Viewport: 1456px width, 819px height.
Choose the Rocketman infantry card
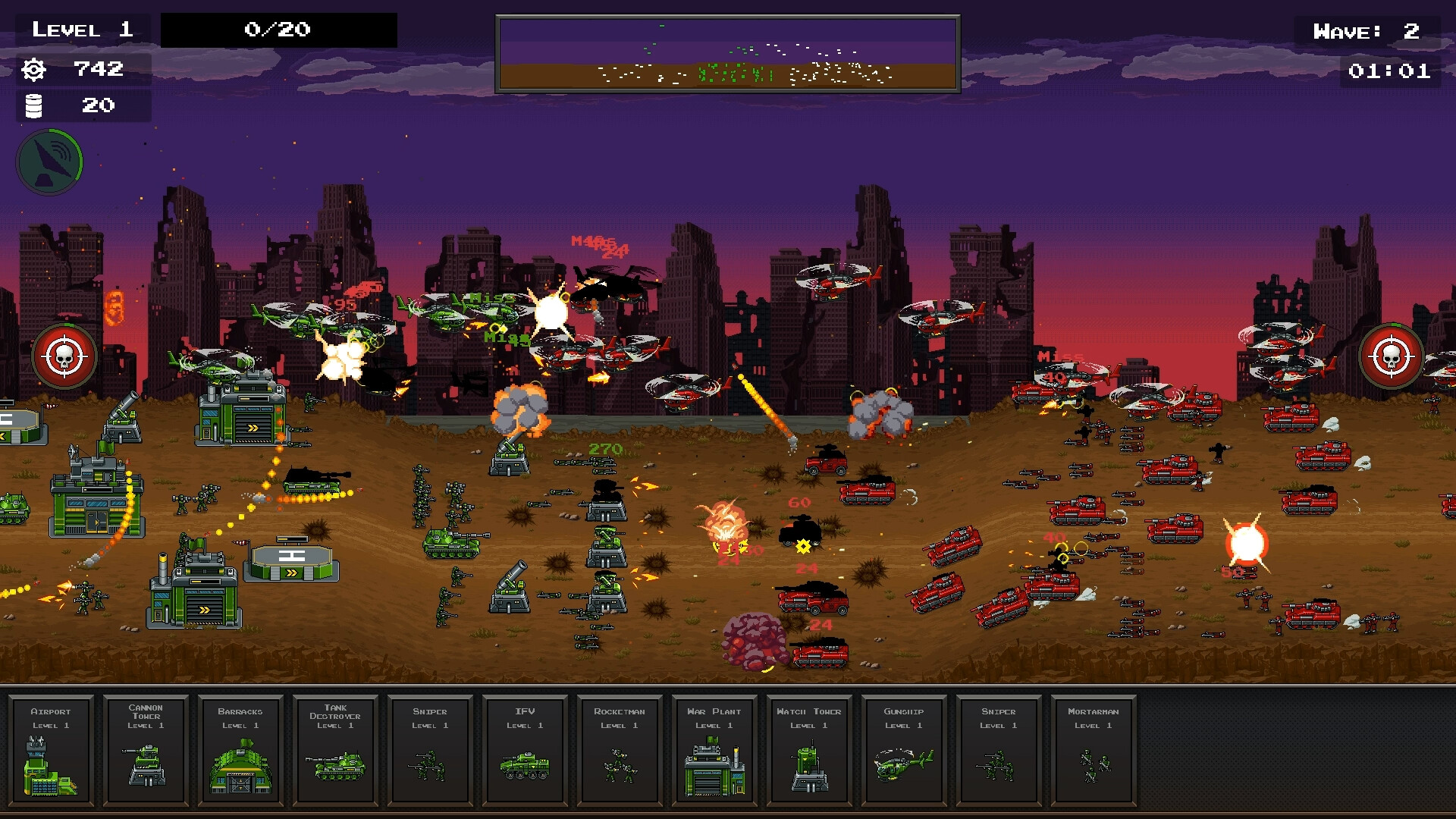tap(619, 751)
